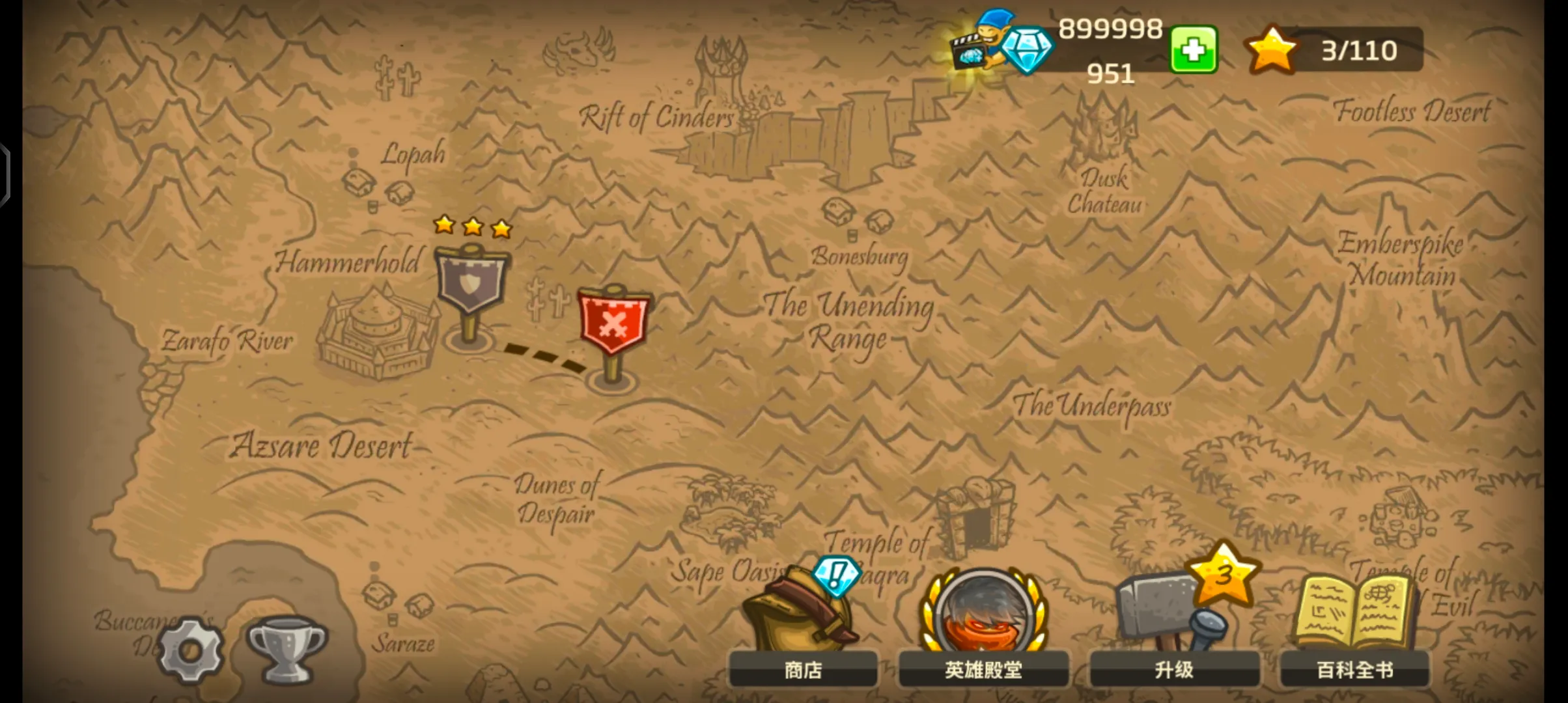Tap the green plus to buy gems

tap(1194, 49)
